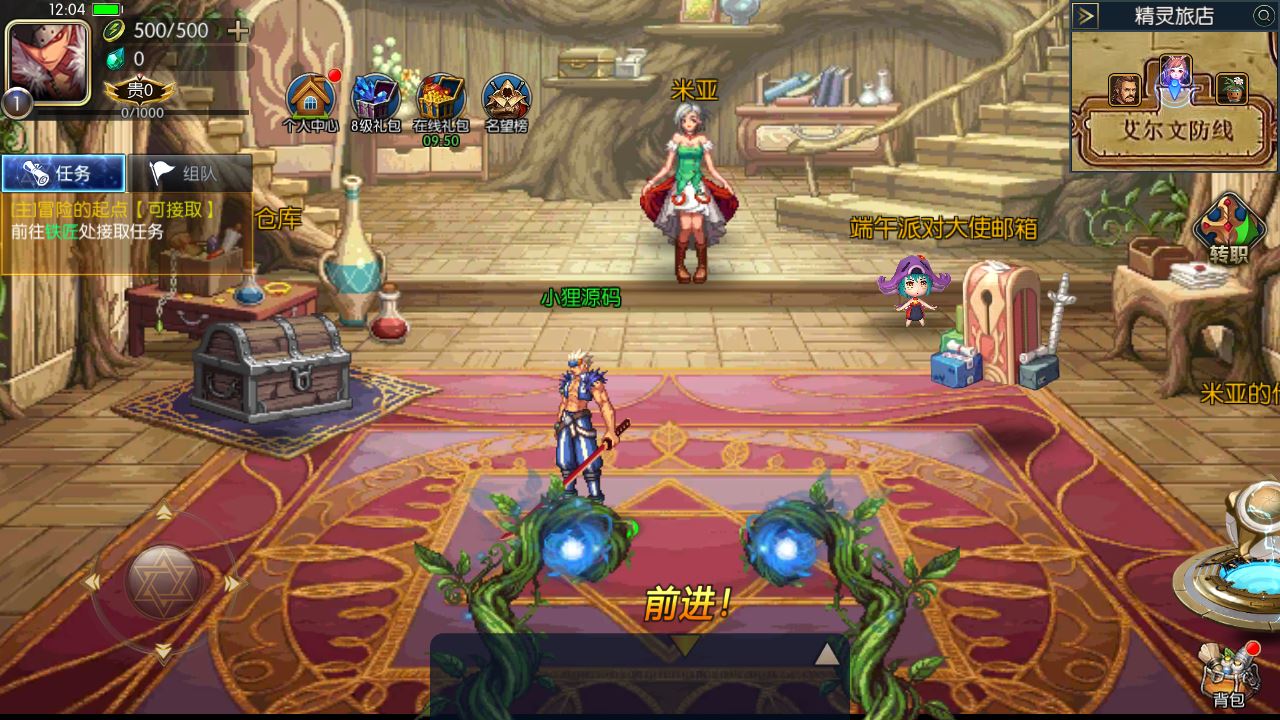Collapse the 精灵旅店 minimap panel with the chevron
Screen dimensions: 1280x720
[x=1083, y=15]
